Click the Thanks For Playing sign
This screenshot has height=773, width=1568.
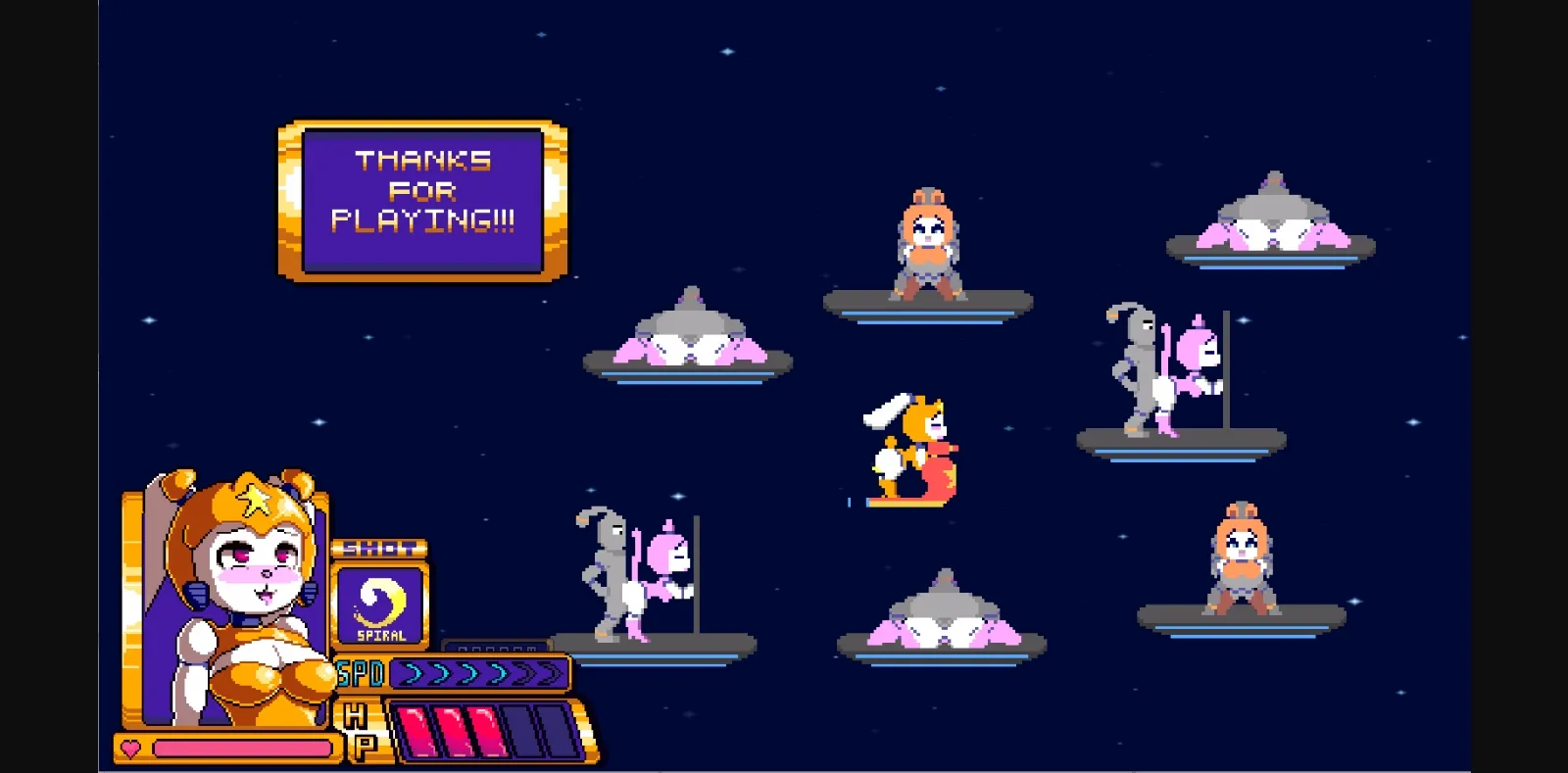coord(423,191)
